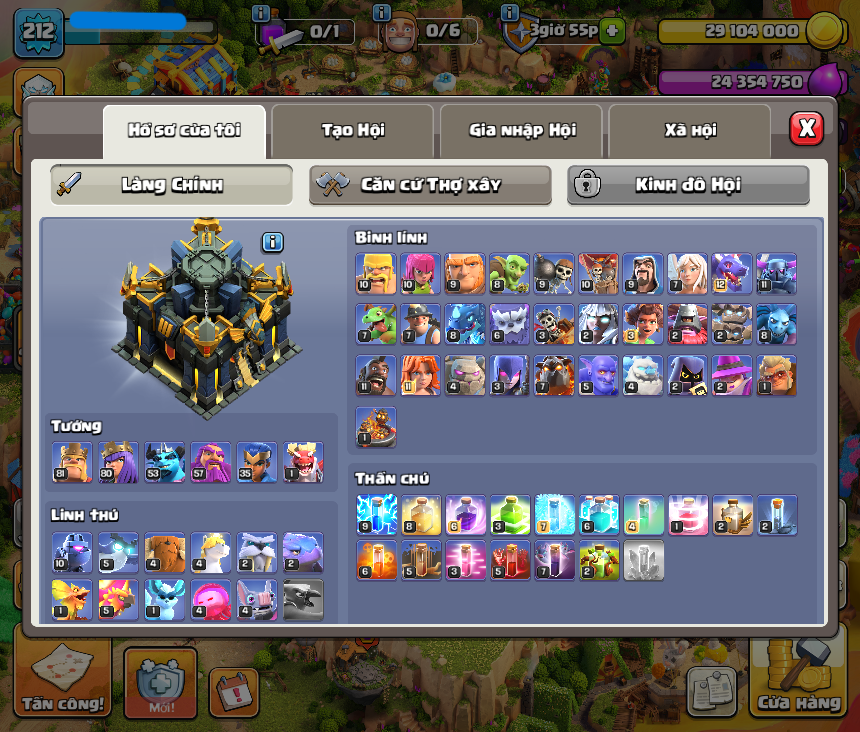Screen dimensions: 860x732
Task: Choose the Làng Chính view
Action: [x=172, y=185]
